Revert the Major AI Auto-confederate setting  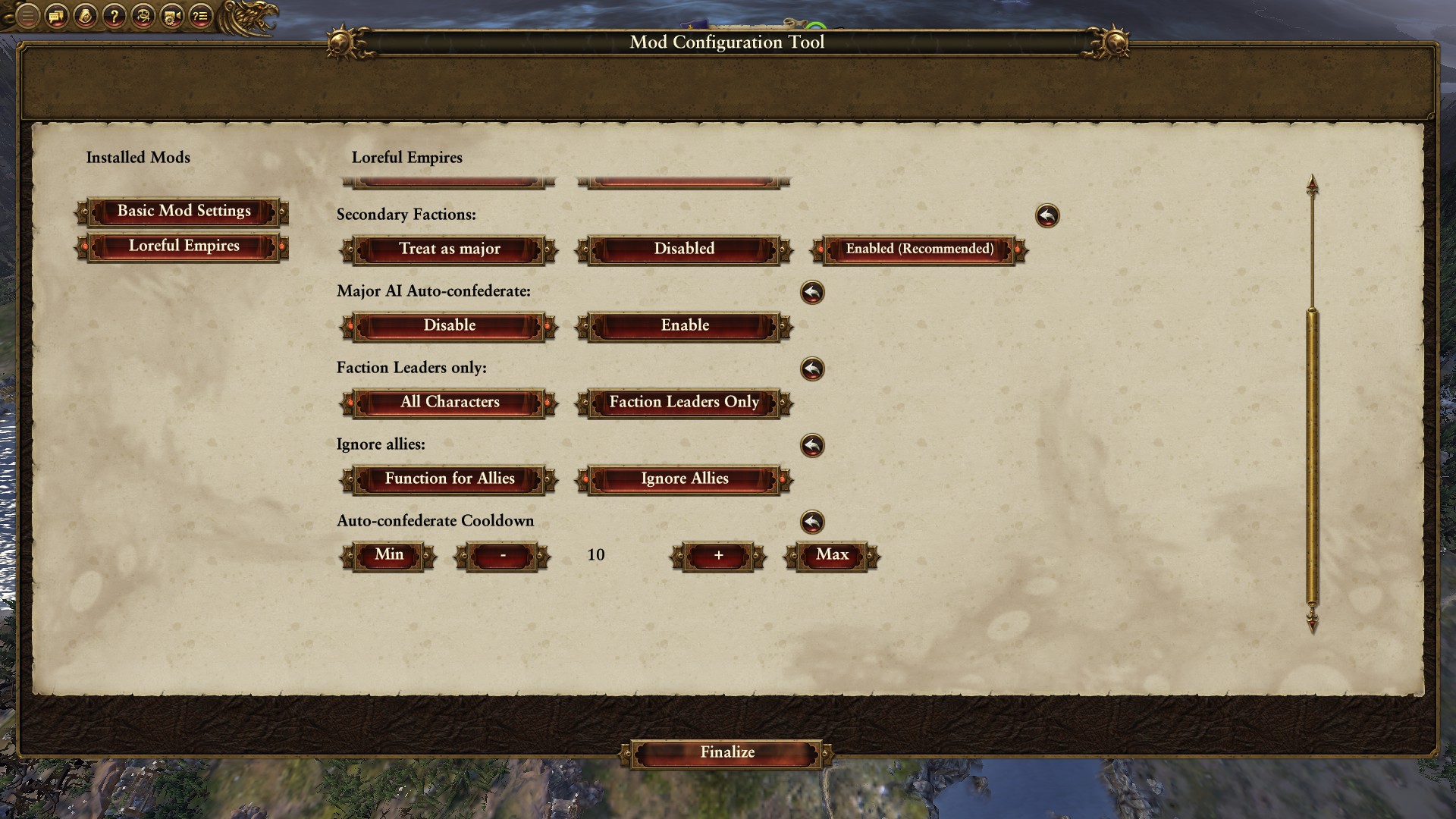click(811, 293)
